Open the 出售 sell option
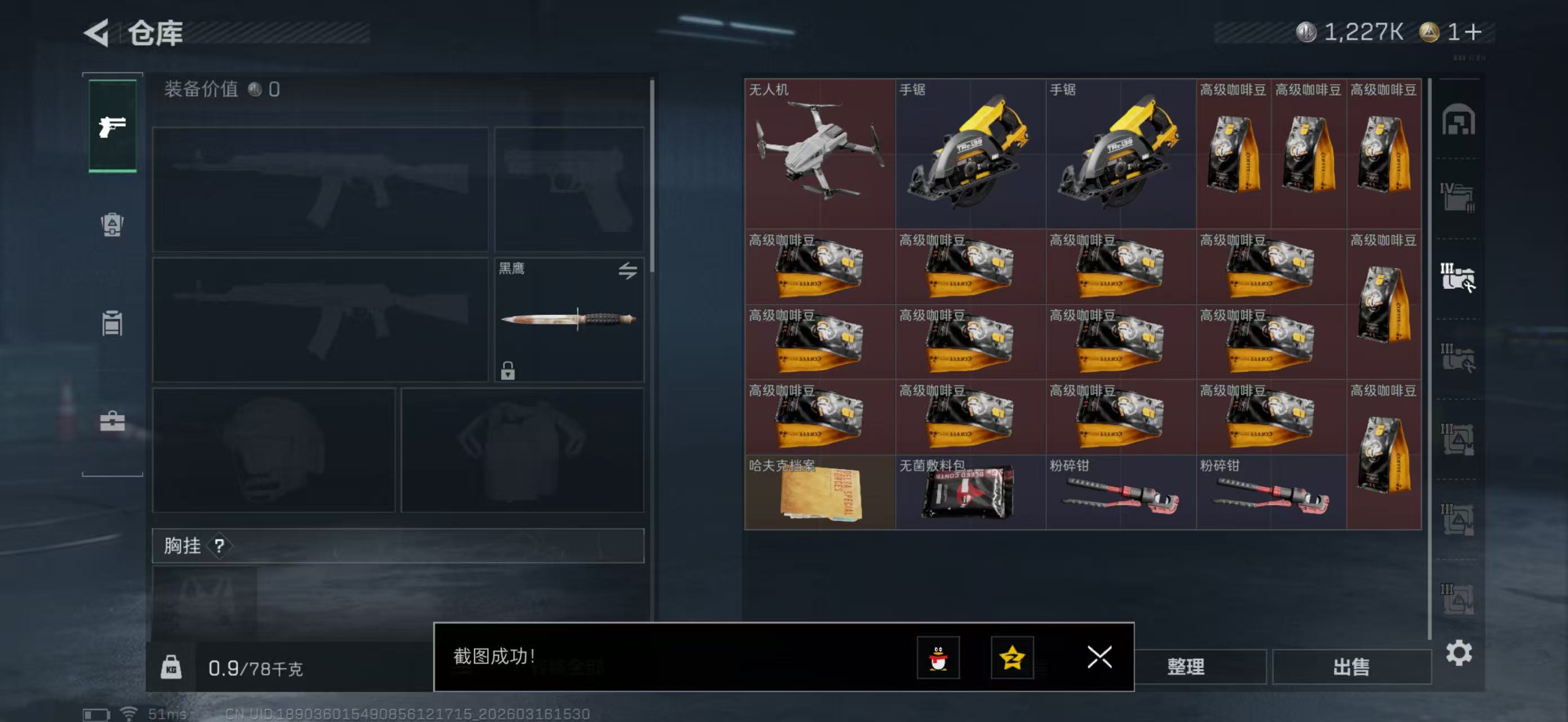This screenshot has width=1568, height=722. click(x=1351, y=666)
